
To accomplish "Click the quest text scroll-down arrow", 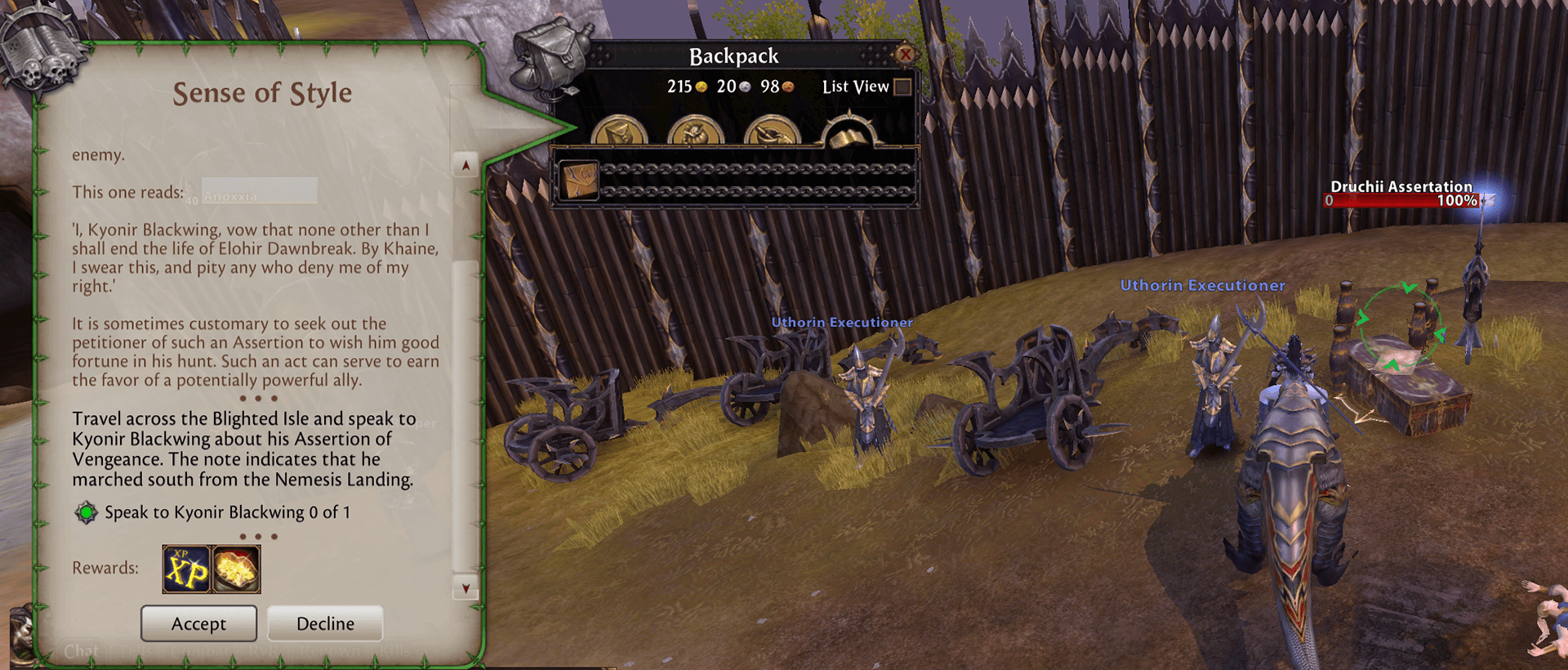I will pos(465,588).
